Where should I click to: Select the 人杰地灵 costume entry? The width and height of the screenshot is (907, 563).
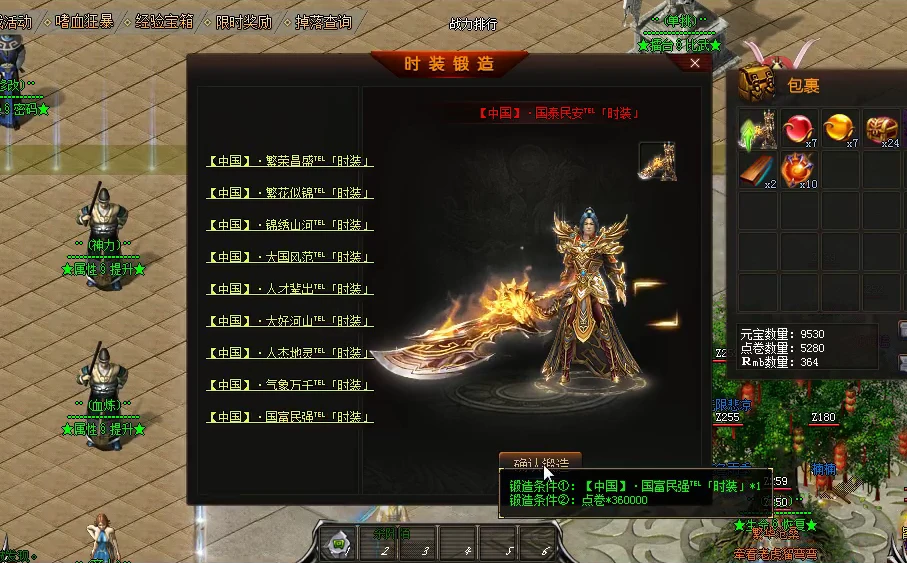point(290,353)
